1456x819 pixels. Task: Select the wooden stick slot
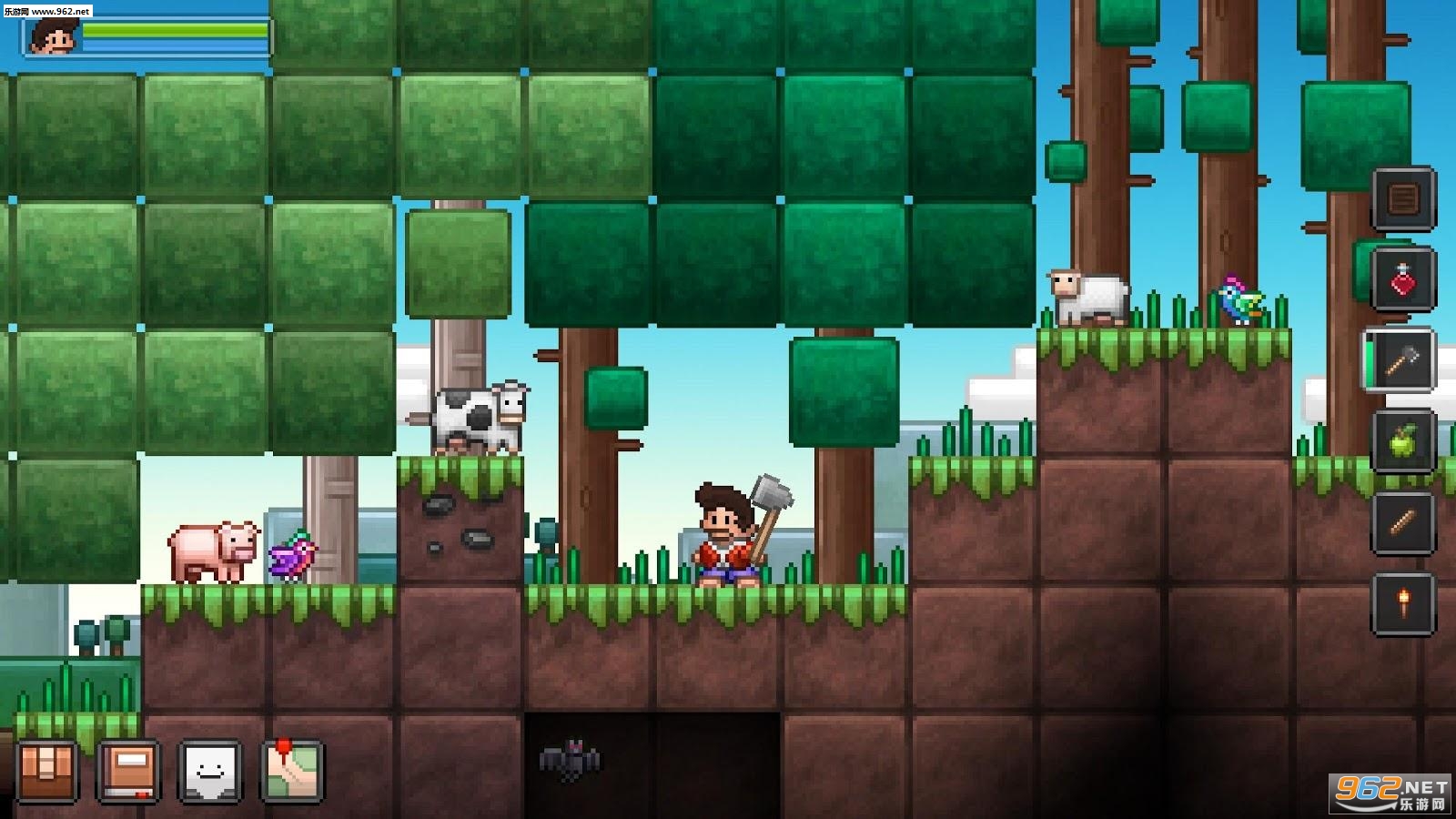pyautogui.click(x=1402, y=522)
